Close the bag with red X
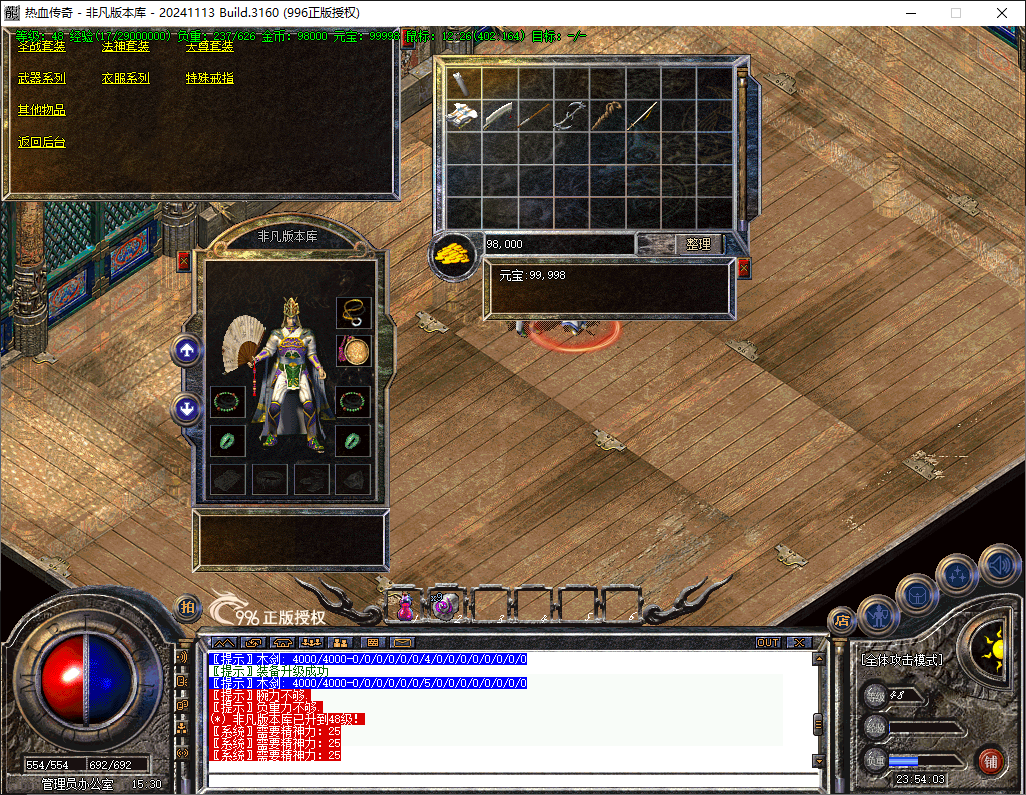This screenshot has width=1026, height=795. pos(743,268)
